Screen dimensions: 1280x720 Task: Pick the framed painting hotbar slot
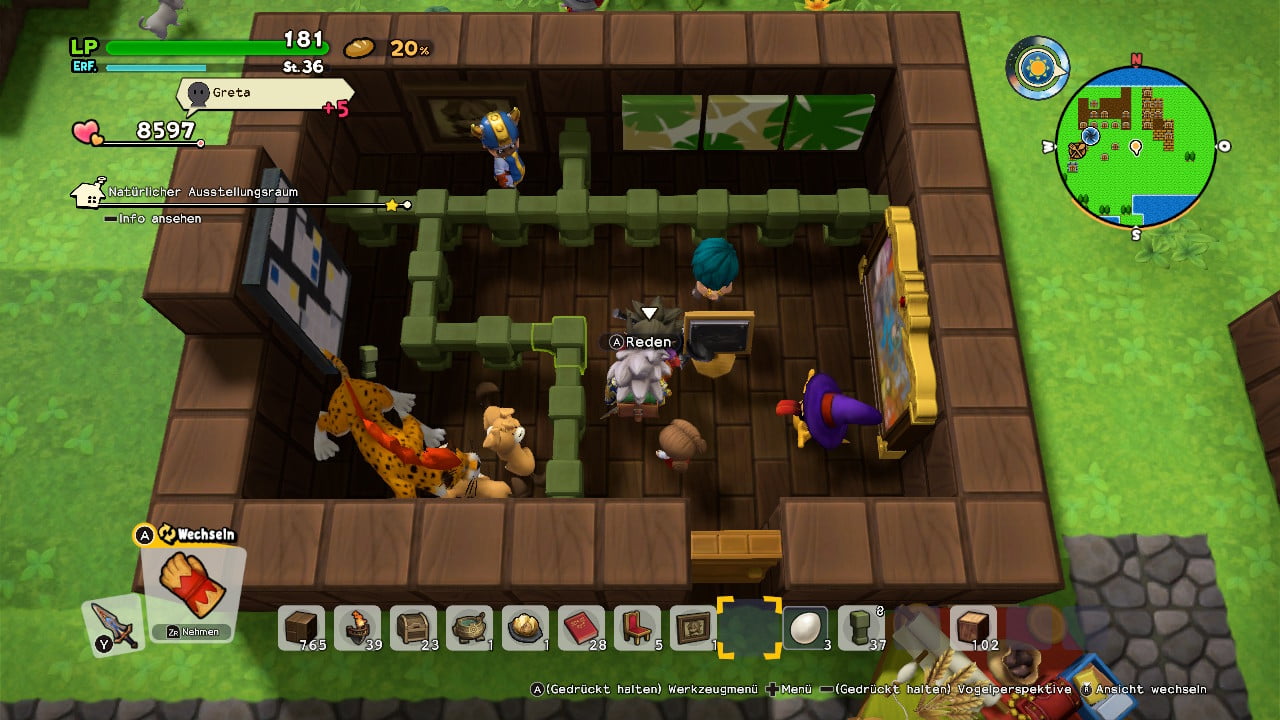[693, 627]
